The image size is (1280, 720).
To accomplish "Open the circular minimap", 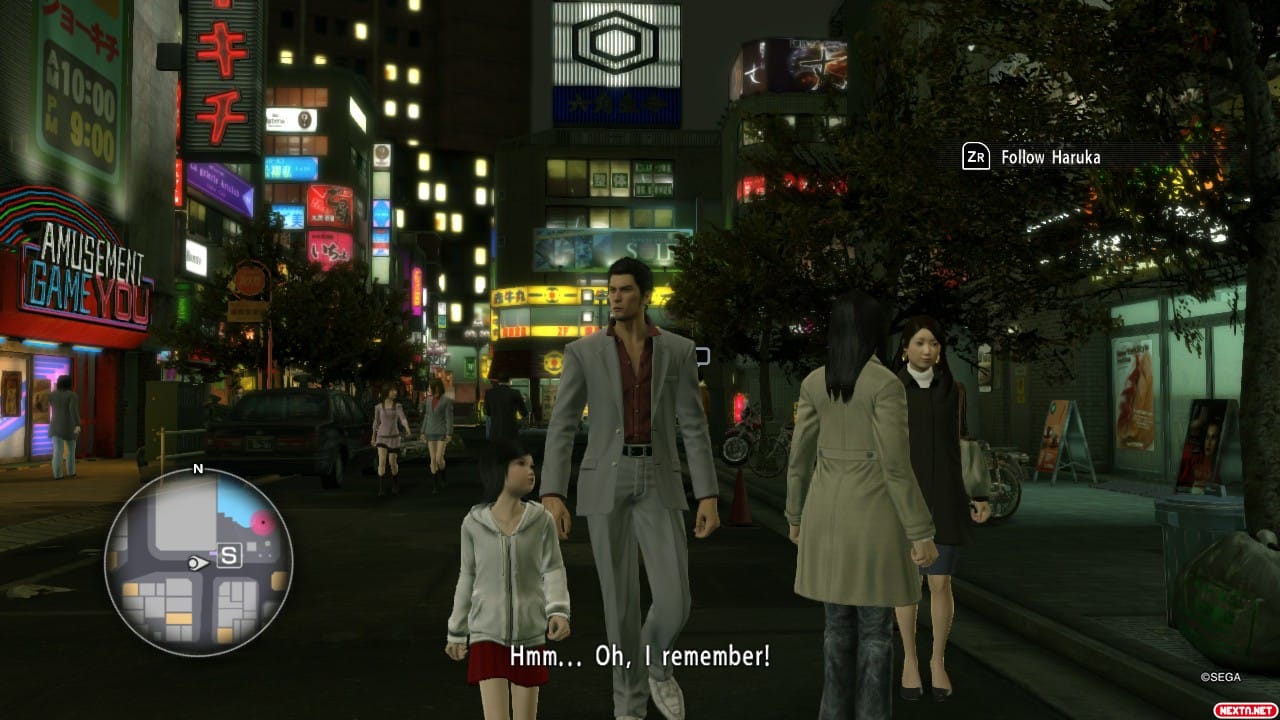I will click(x=198, y=561).
